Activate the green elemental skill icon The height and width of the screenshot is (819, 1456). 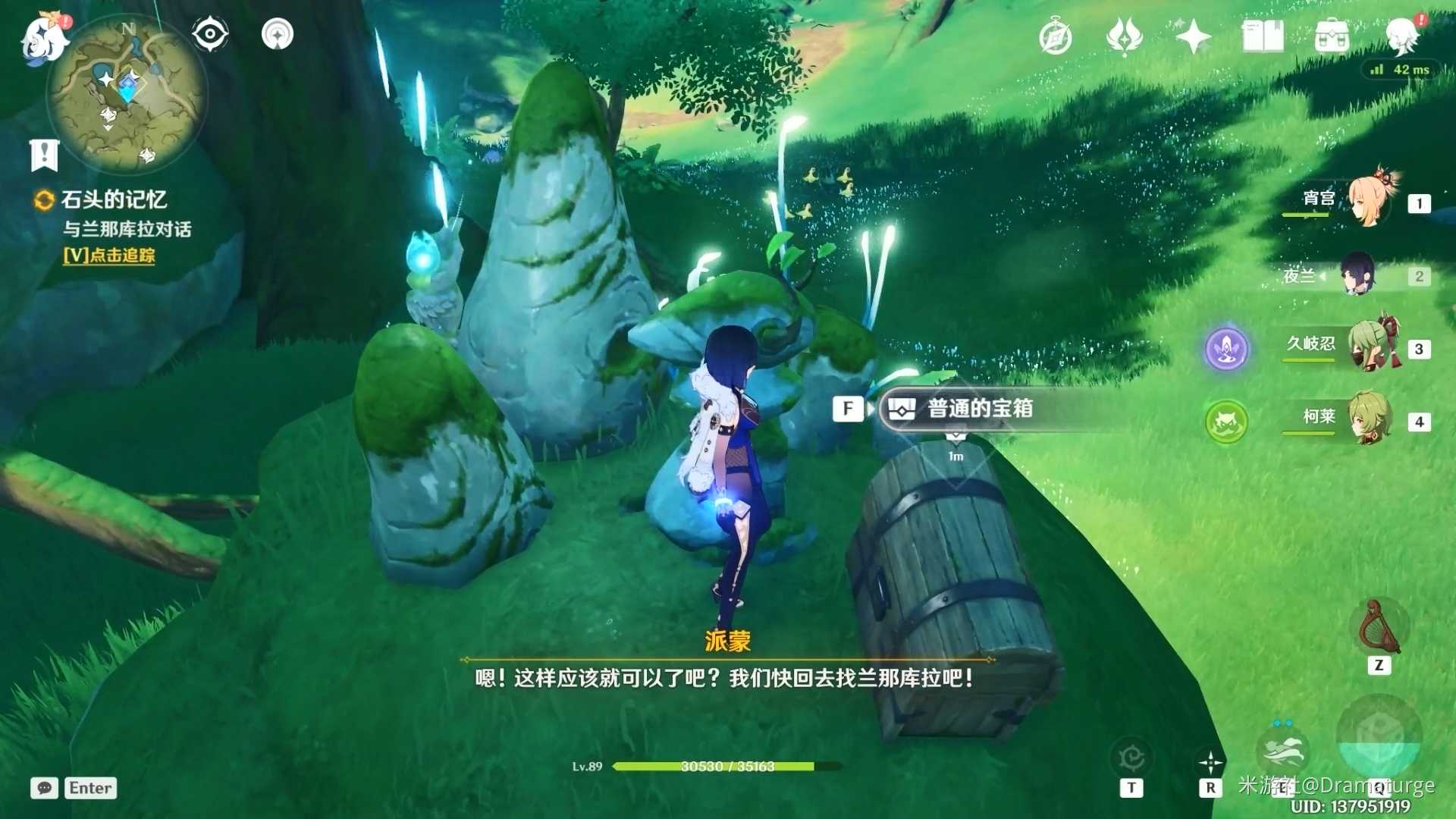(1226, 422)
